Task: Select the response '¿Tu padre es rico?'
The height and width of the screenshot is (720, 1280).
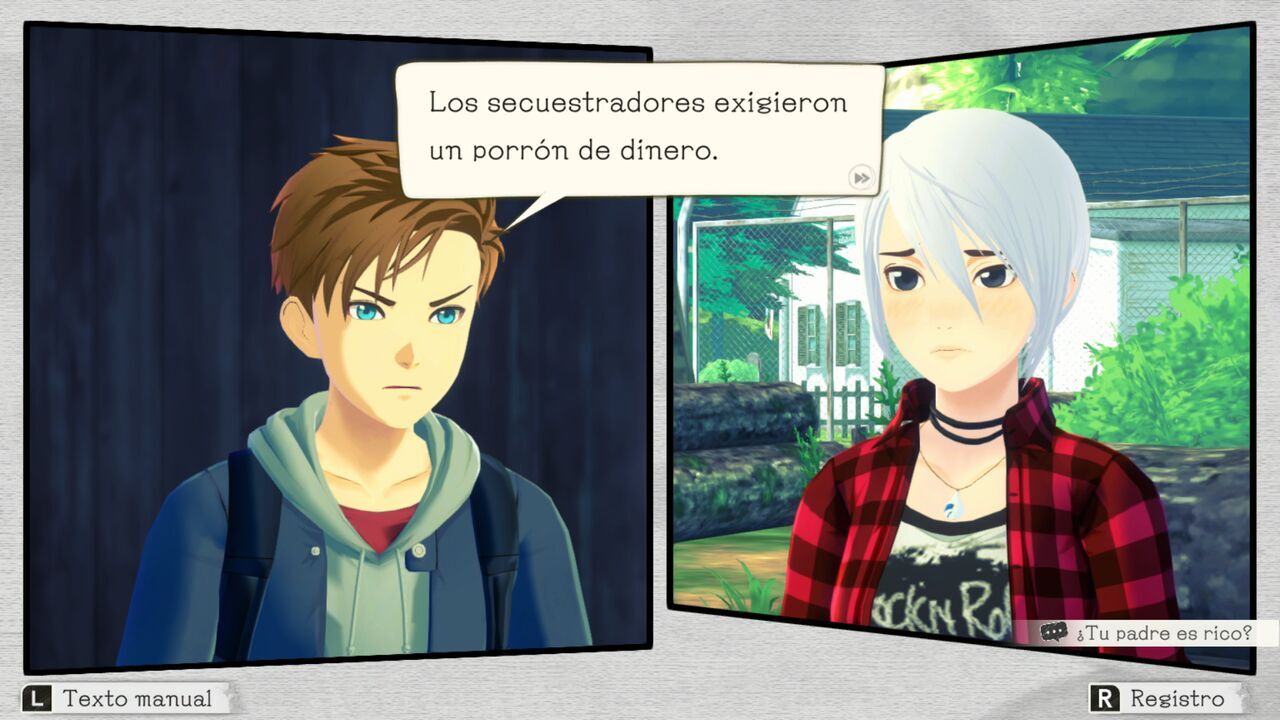Action: pyautogui.click(x=1165, y=632)
